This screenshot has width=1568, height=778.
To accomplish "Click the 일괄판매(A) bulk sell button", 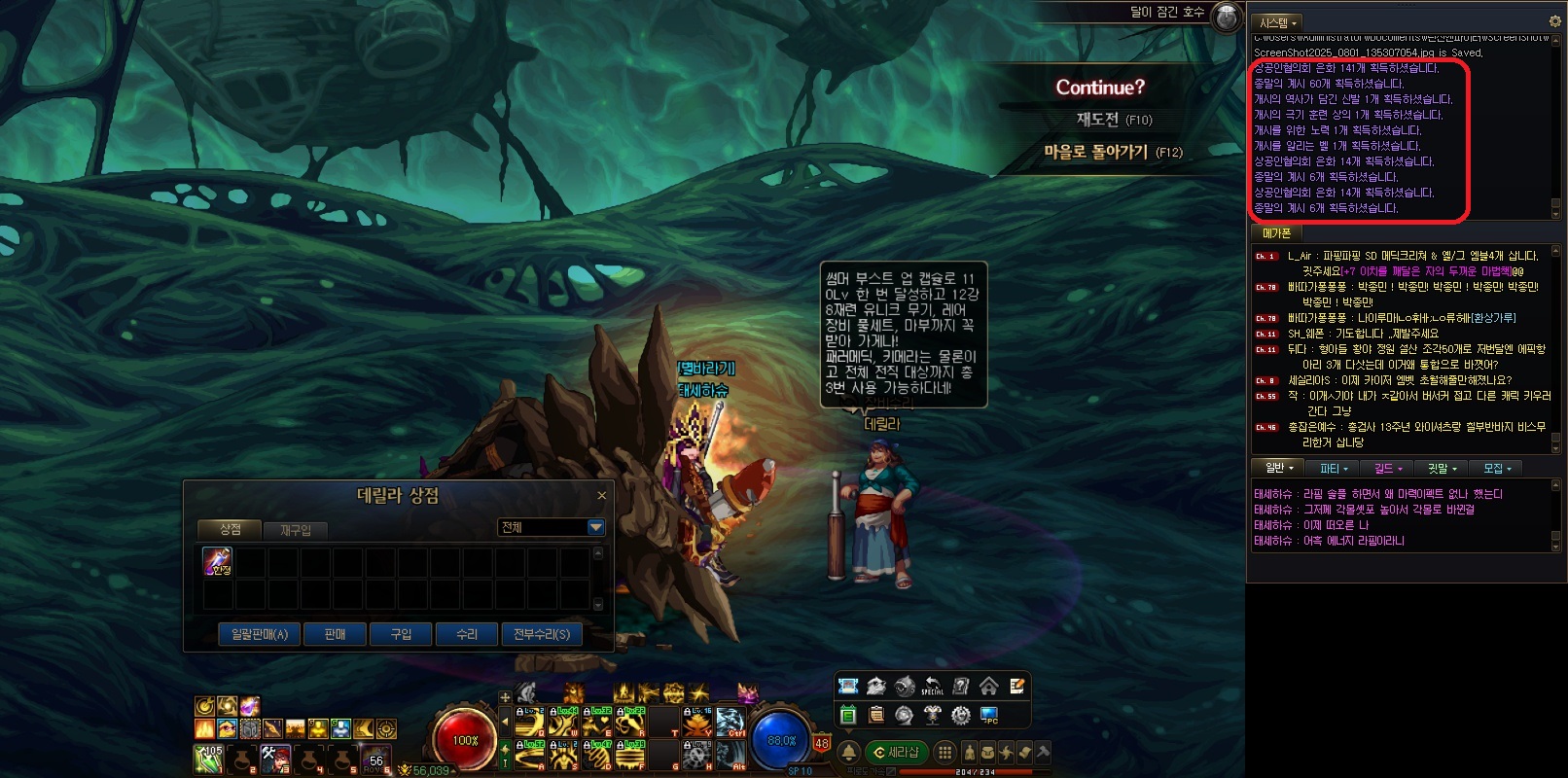I will point(259,634).
